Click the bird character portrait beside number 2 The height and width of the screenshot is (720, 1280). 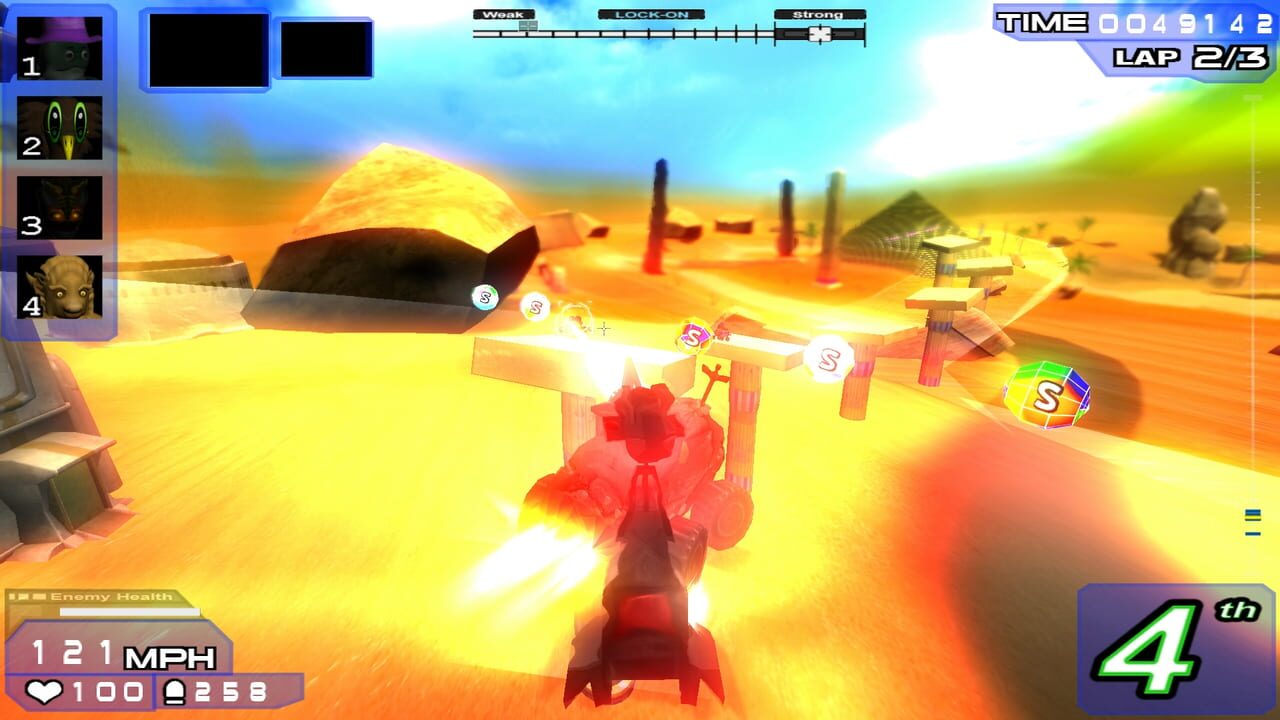tap(60, 127)
